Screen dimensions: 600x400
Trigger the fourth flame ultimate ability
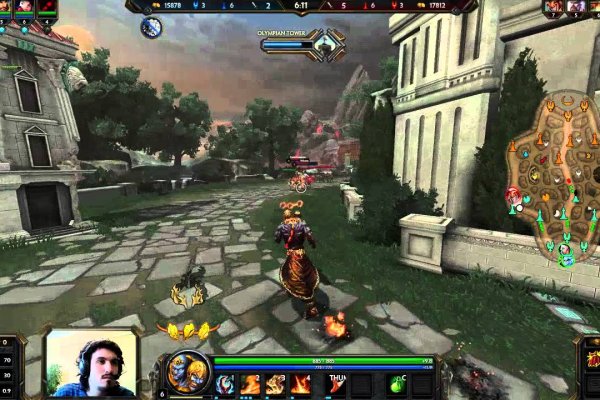pyautogui.click(x=301, y=383)
